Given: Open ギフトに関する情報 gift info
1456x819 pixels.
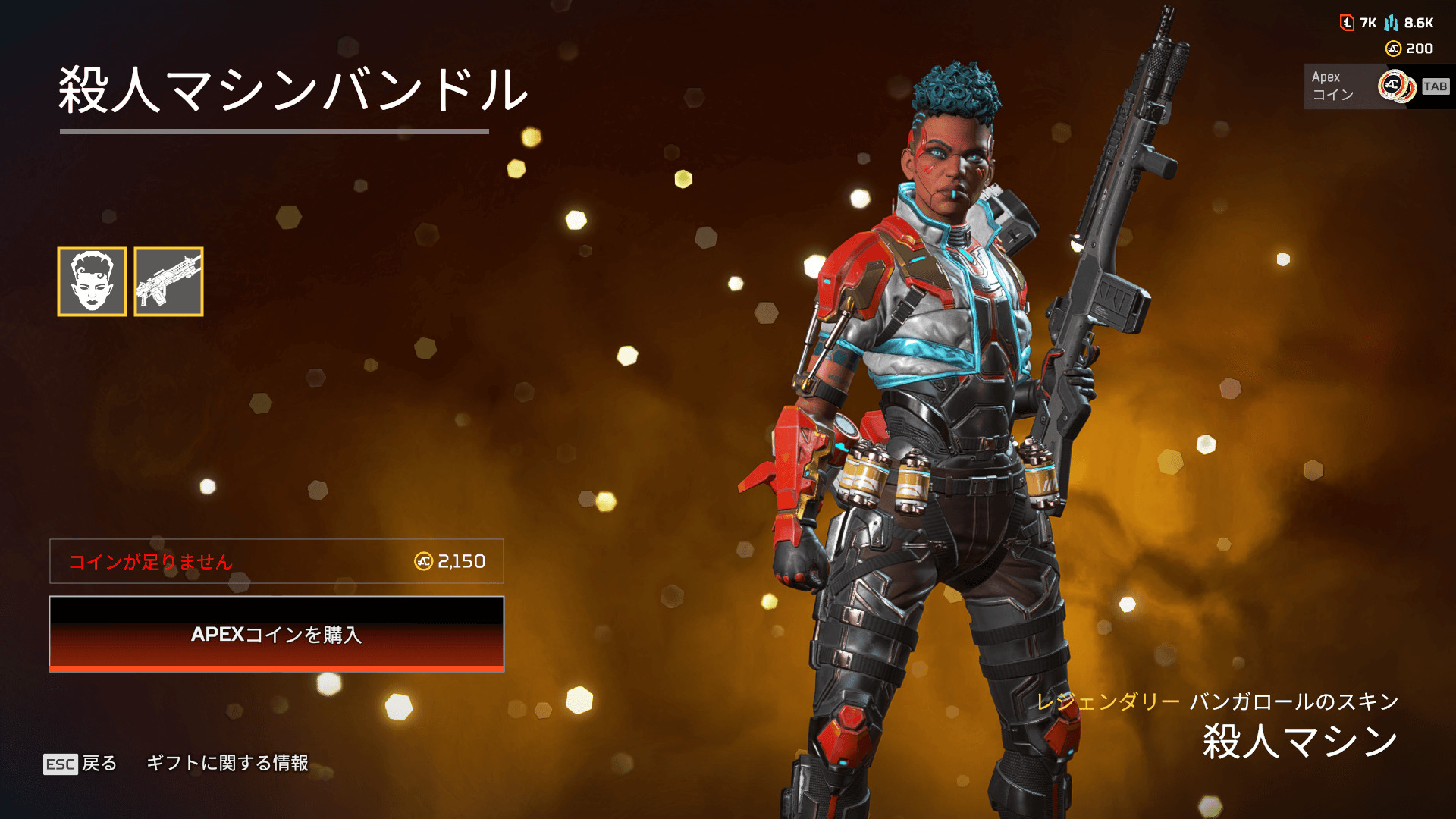Looking at the screenshot, I should click(x=227, y=763).
